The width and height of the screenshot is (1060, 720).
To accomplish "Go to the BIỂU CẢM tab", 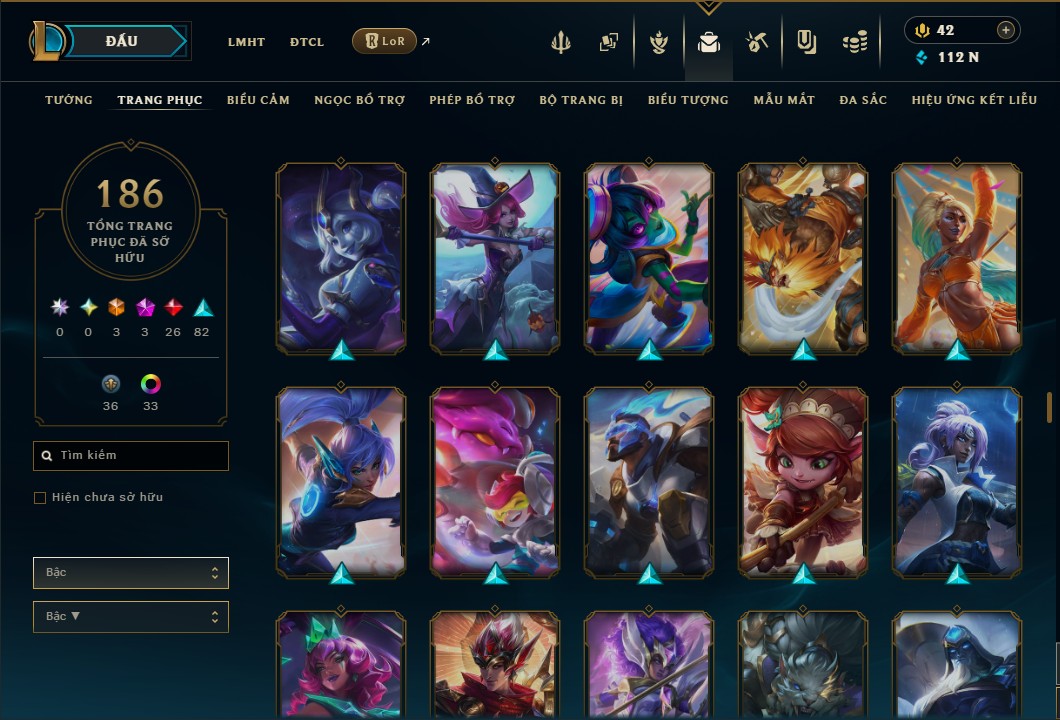I will tap(258, 100).
